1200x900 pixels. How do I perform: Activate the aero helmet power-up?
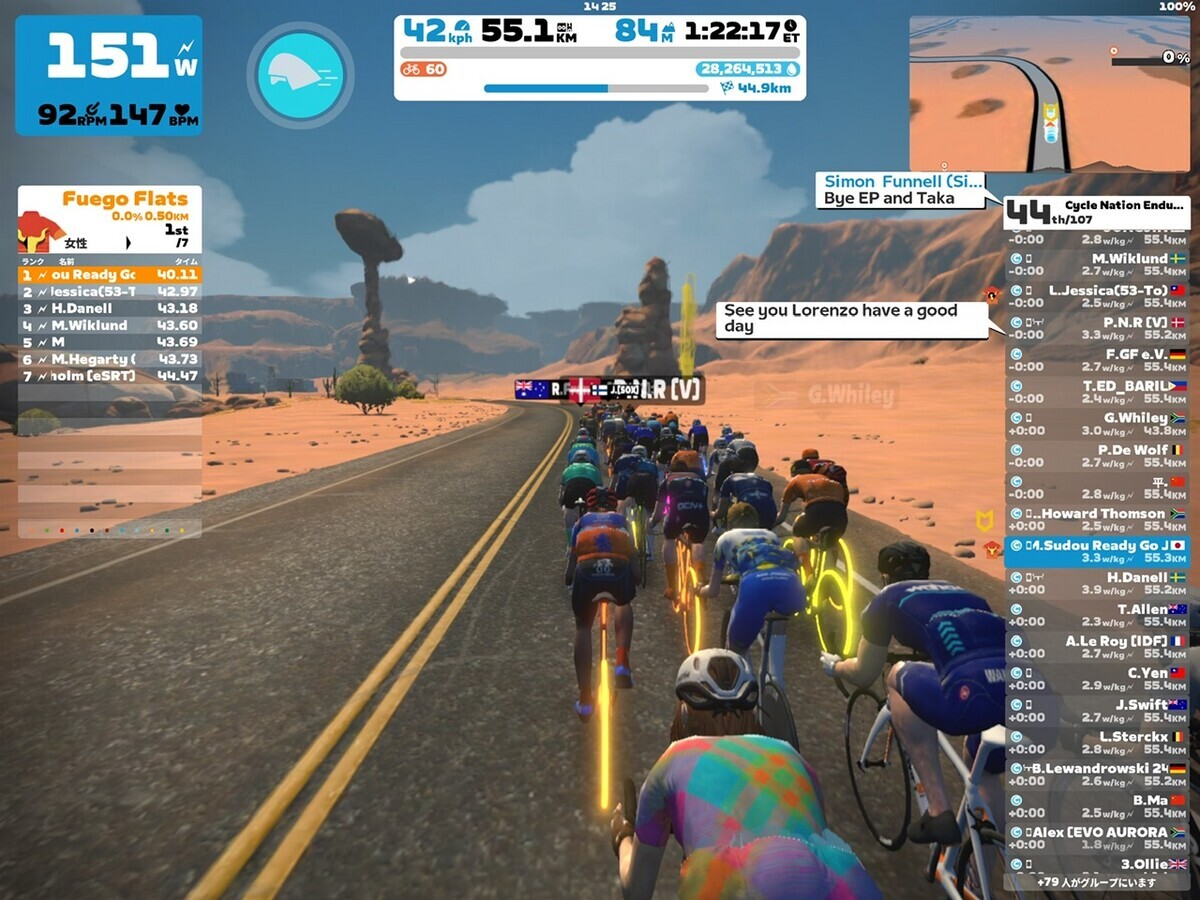300,75
